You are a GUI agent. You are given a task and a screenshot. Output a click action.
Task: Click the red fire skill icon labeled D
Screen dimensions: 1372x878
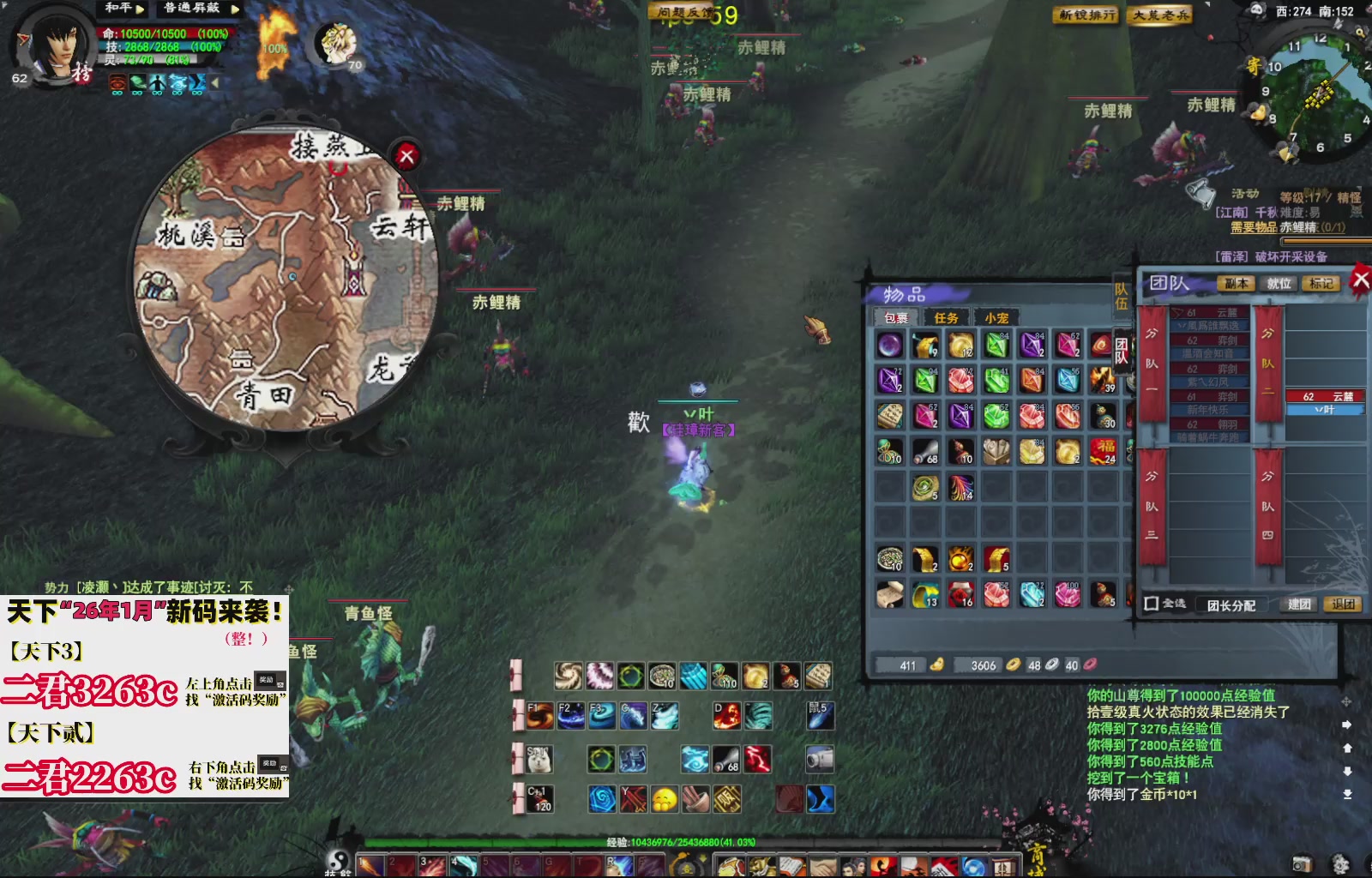[x=727, y=717]
